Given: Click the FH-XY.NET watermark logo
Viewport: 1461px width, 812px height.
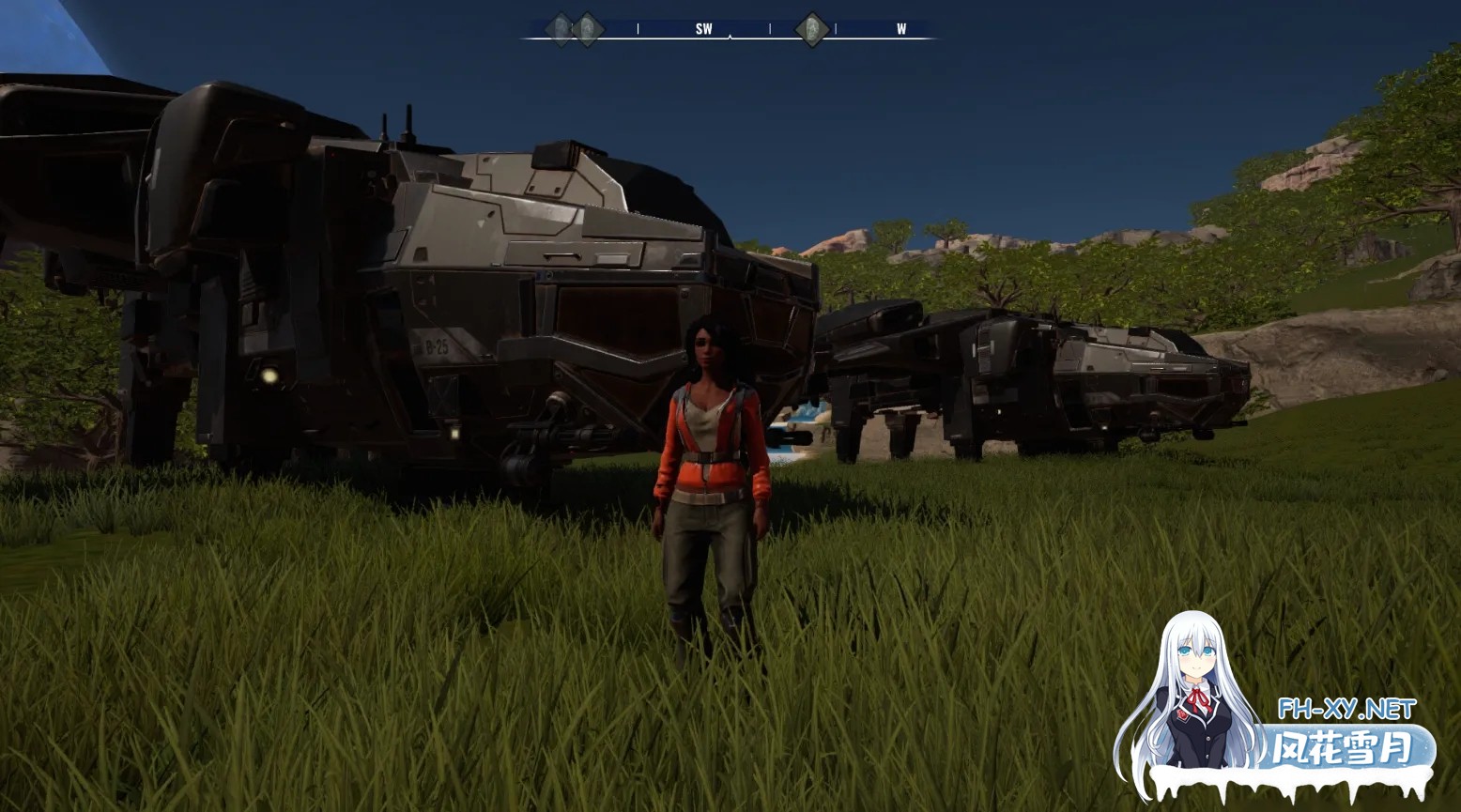Looking at the screenshot, I should (x=1345, y=709).
